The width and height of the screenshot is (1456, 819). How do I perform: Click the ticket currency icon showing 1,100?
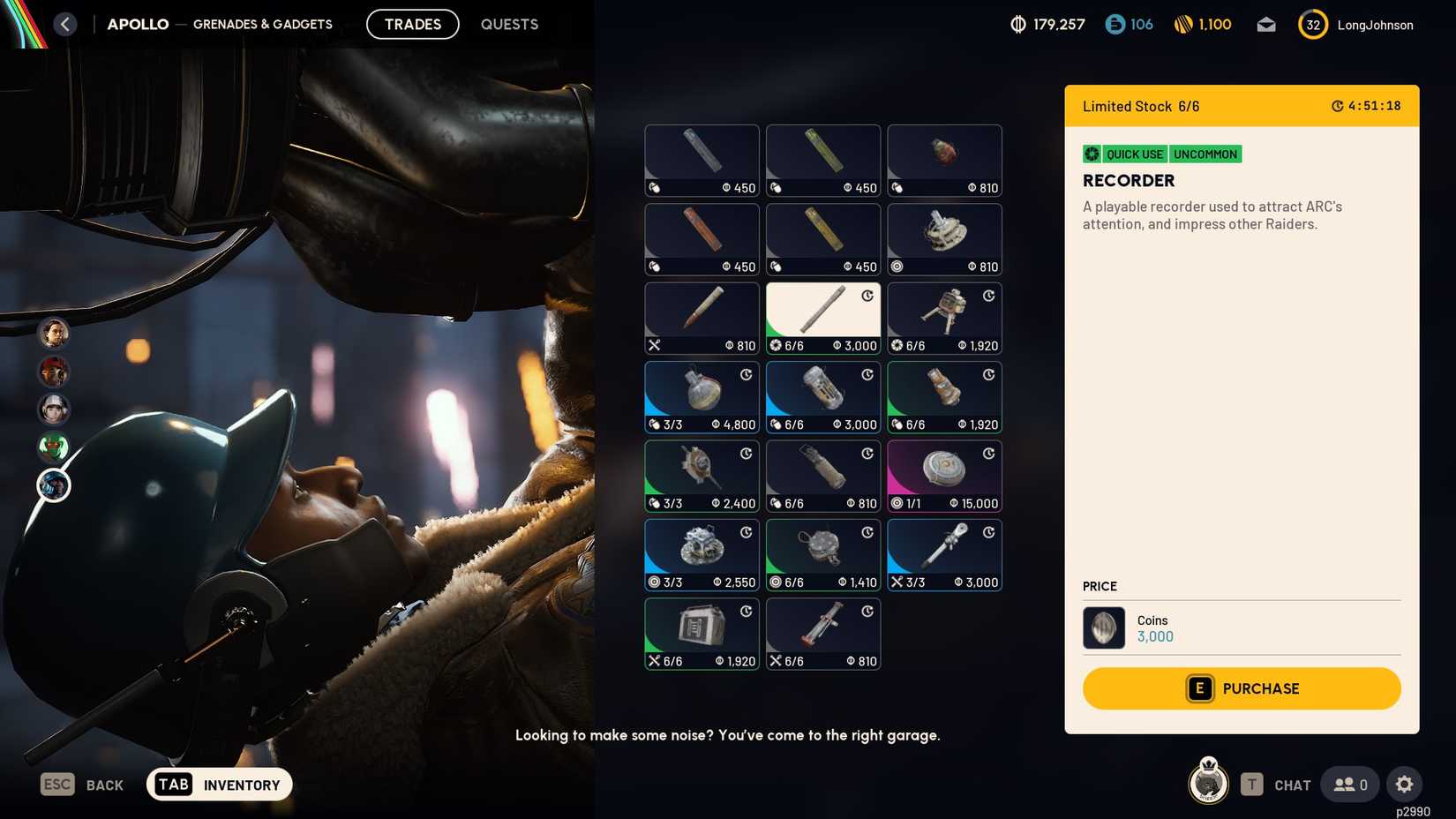pyautogui.click(x=1183, y=25)
